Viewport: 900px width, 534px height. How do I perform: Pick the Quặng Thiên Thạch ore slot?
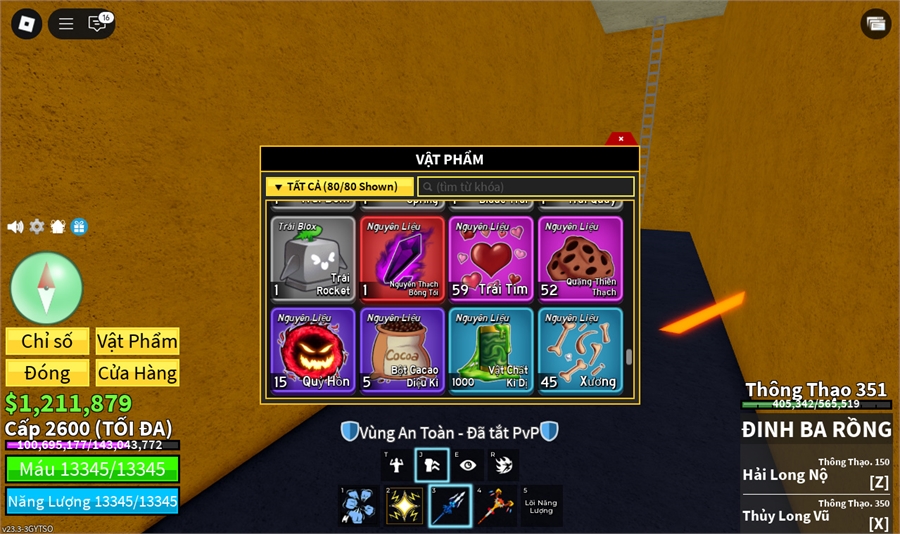point(580,259)
